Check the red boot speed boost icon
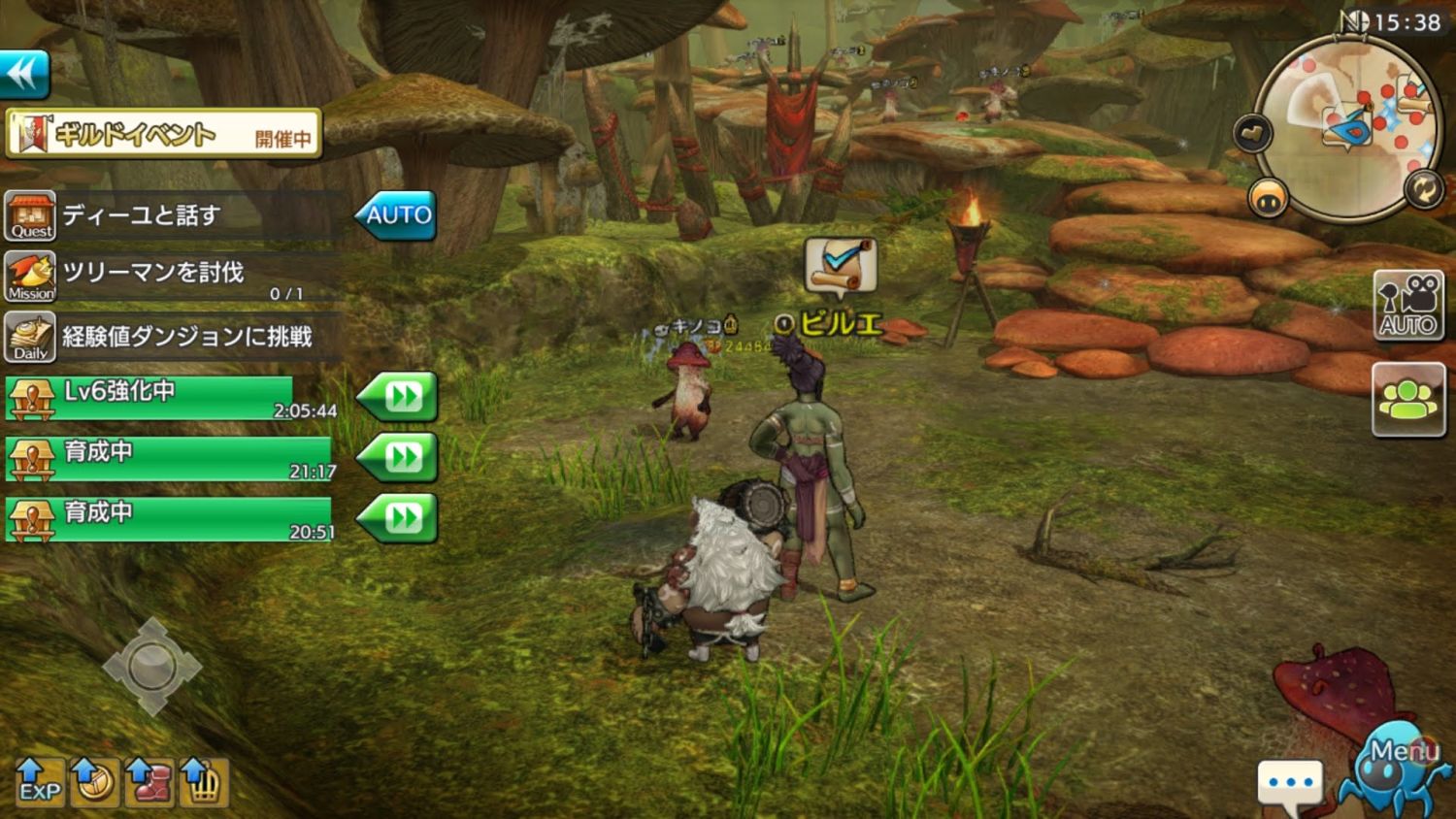Image resolution: width=1456 pixels, height=819 pixels. coord(149,782)
